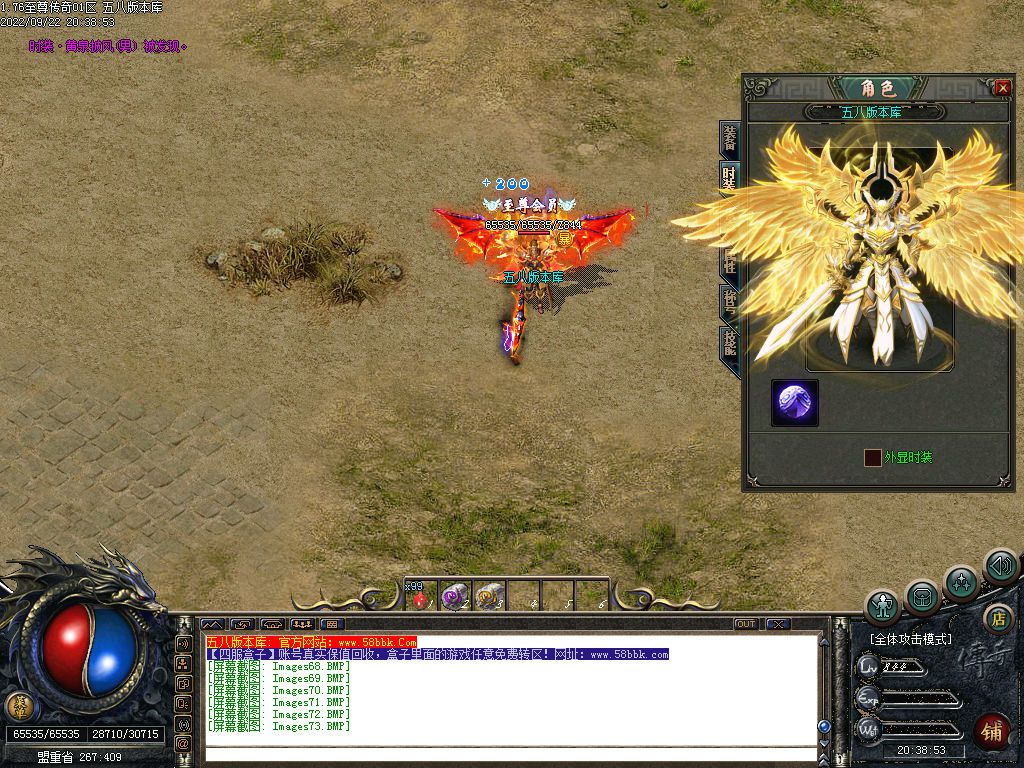Open the bag chest round button
The height and width of the screenshot is (768, 1024).
(x=922, y=598)
